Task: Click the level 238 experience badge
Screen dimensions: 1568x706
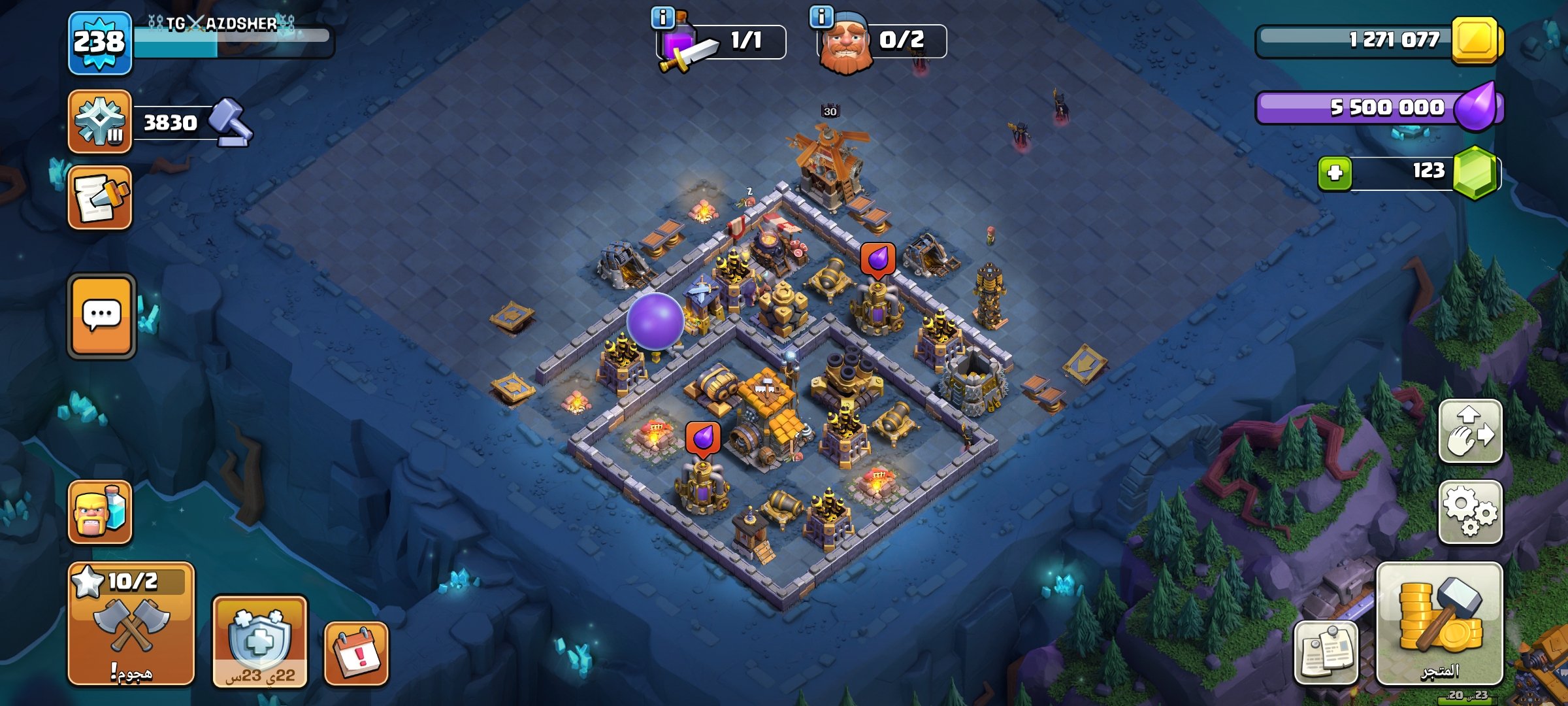Action: click(x=99, y=43)
